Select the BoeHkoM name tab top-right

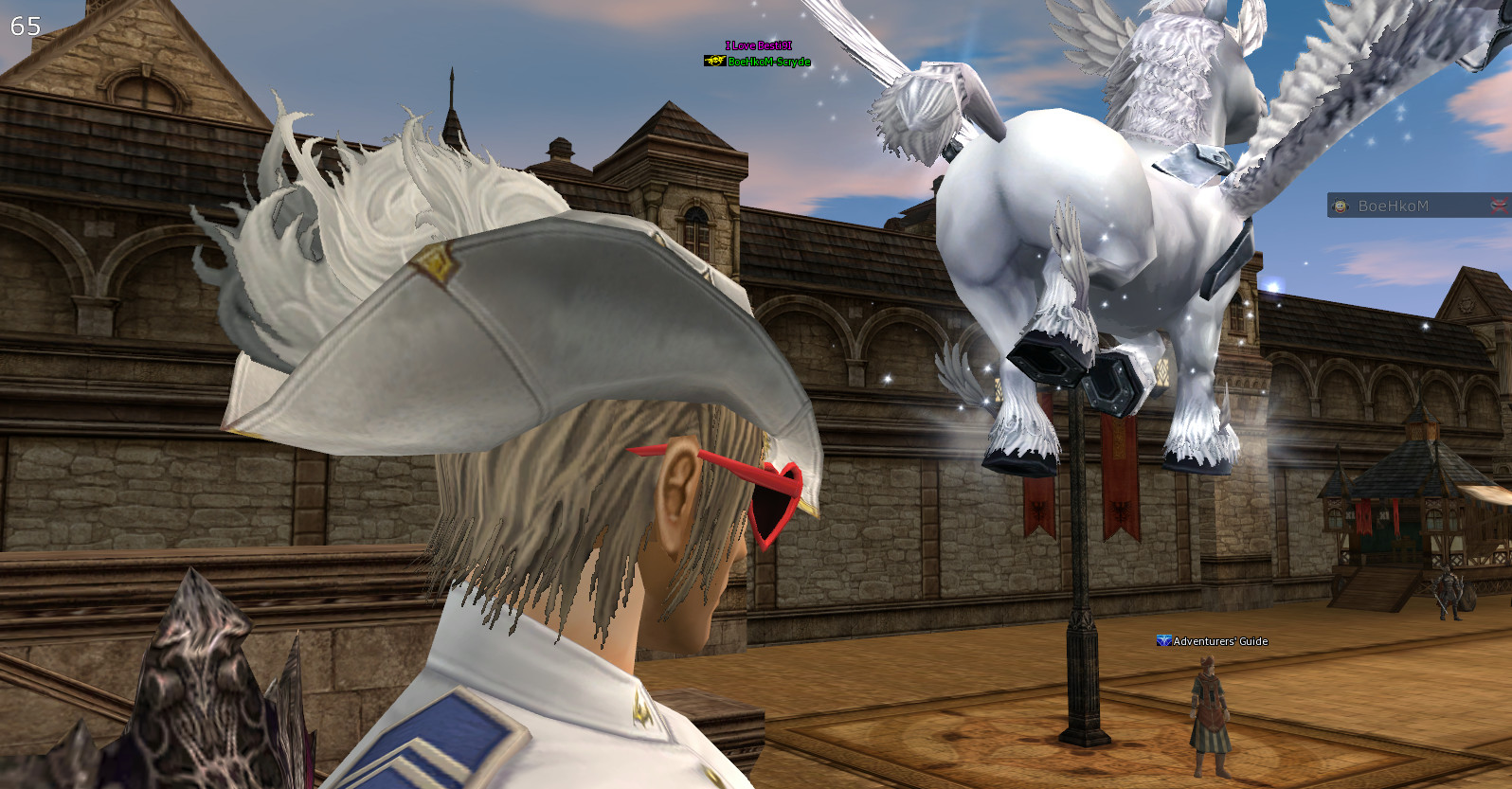pyautogui.click(x=1393, y=206)
